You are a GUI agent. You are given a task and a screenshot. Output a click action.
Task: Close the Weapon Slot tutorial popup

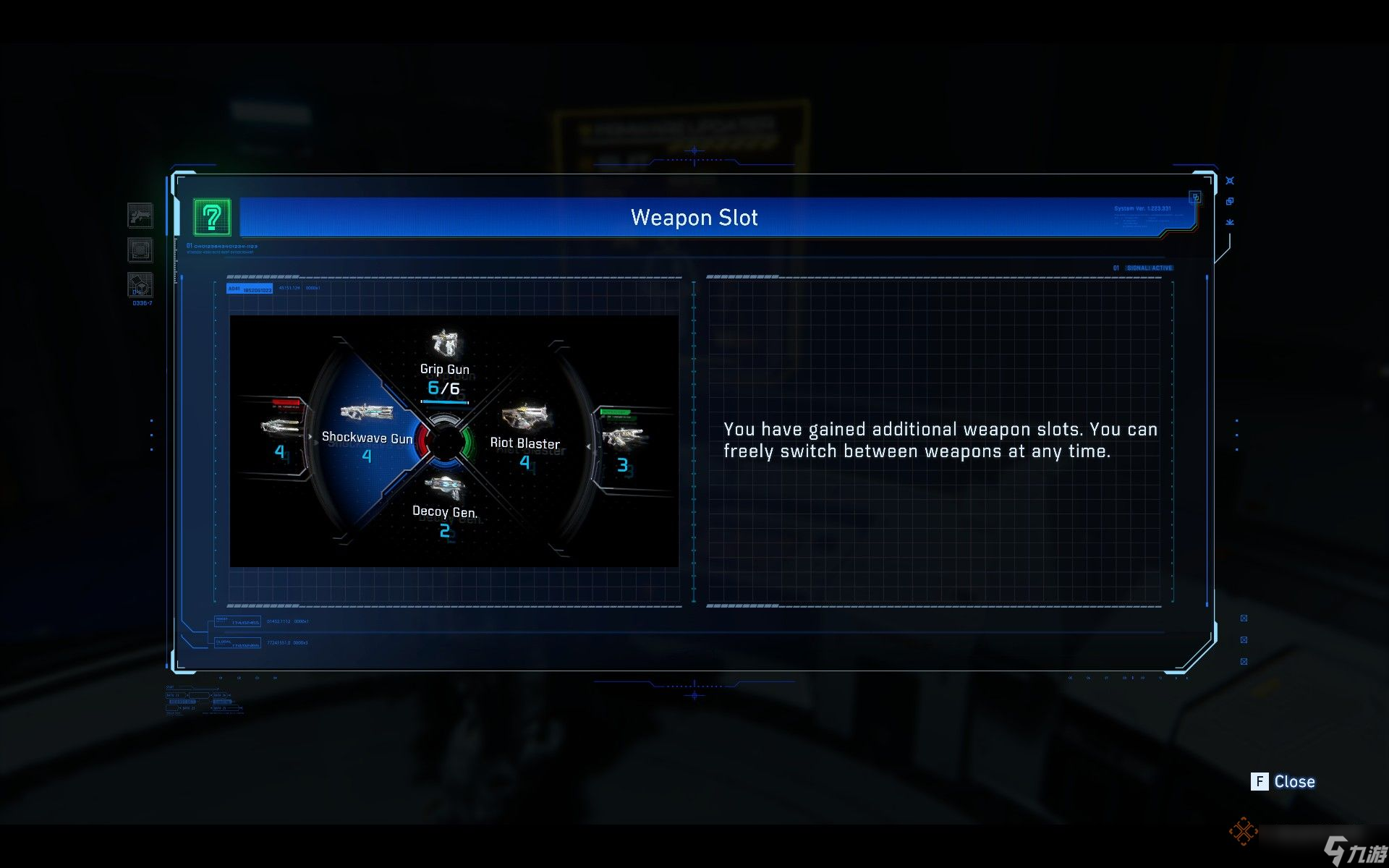point(1283,781)
